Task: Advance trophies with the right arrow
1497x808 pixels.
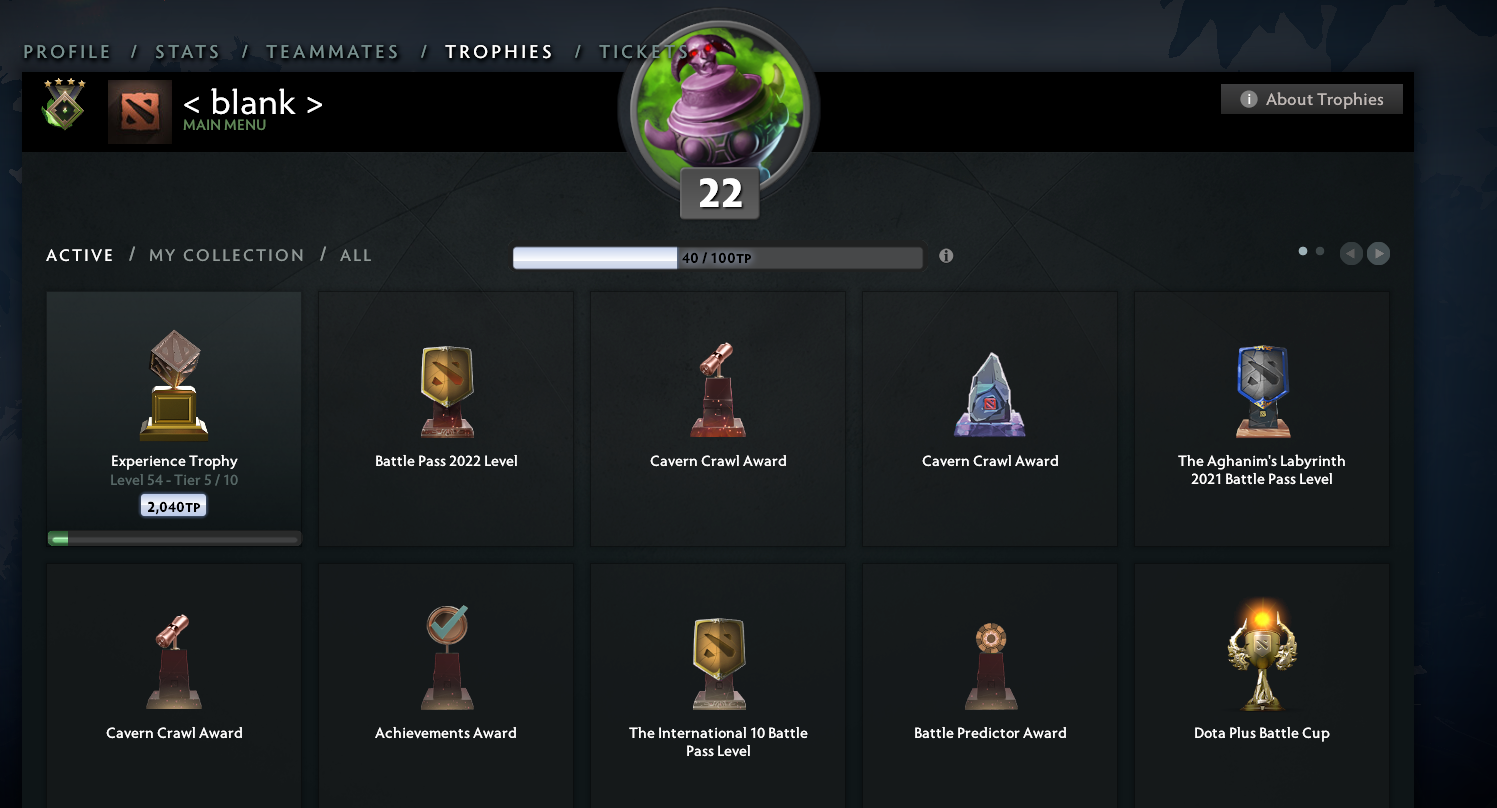Action: tap(1378, 254)
